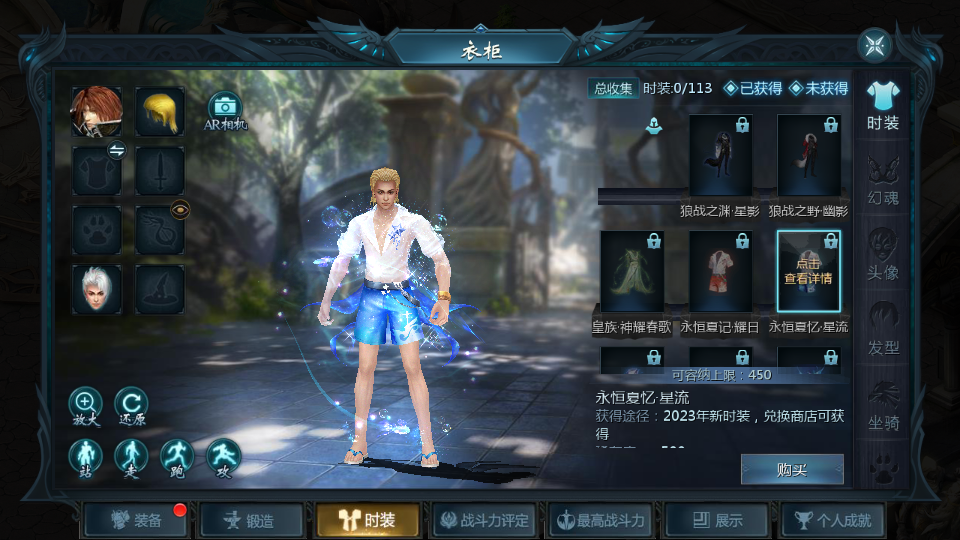This screenshot has height=540, width=960.
Task: Buy the outfit with 购买
Action: (792, 469)
